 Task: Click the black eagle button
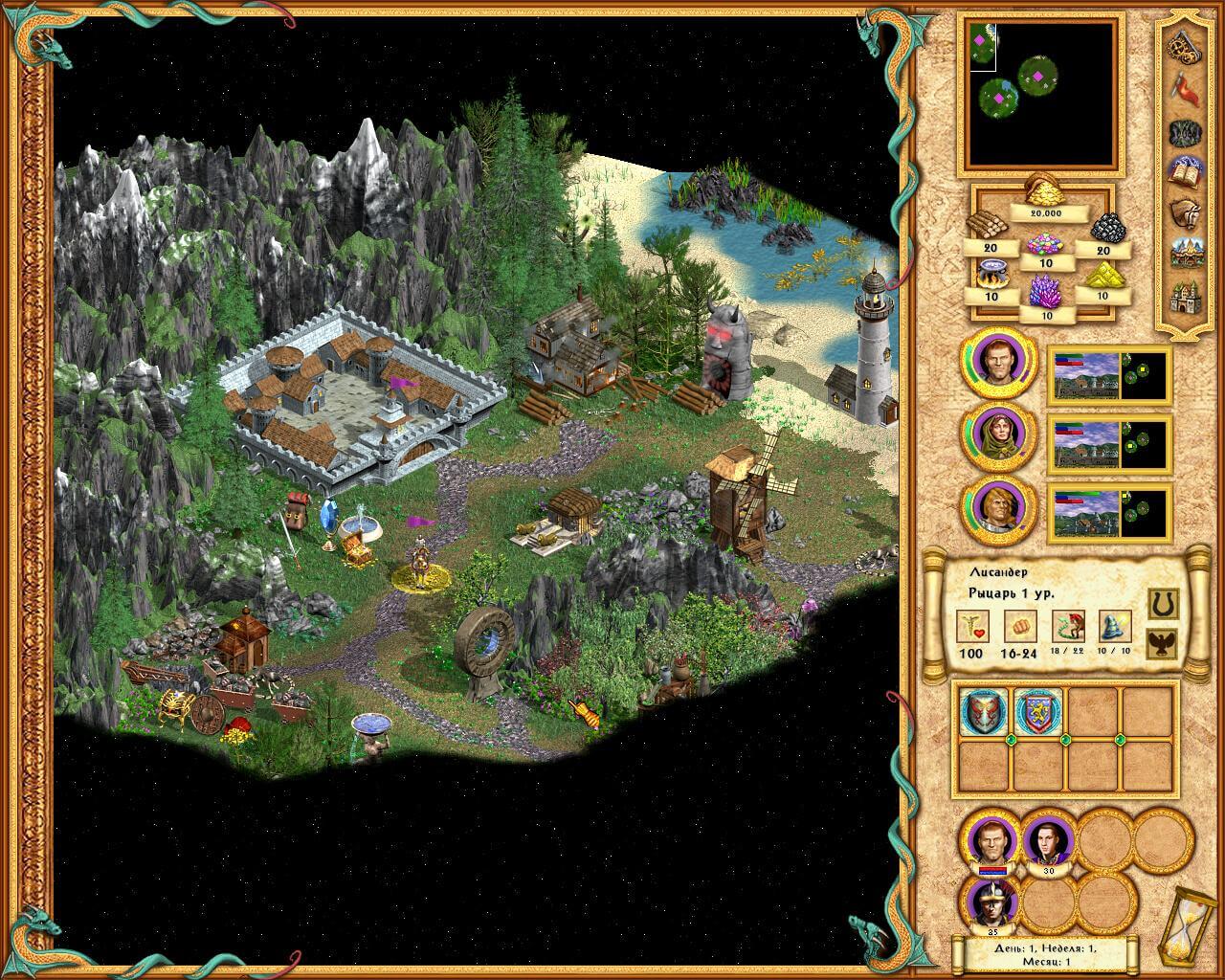click(1161, 643)
